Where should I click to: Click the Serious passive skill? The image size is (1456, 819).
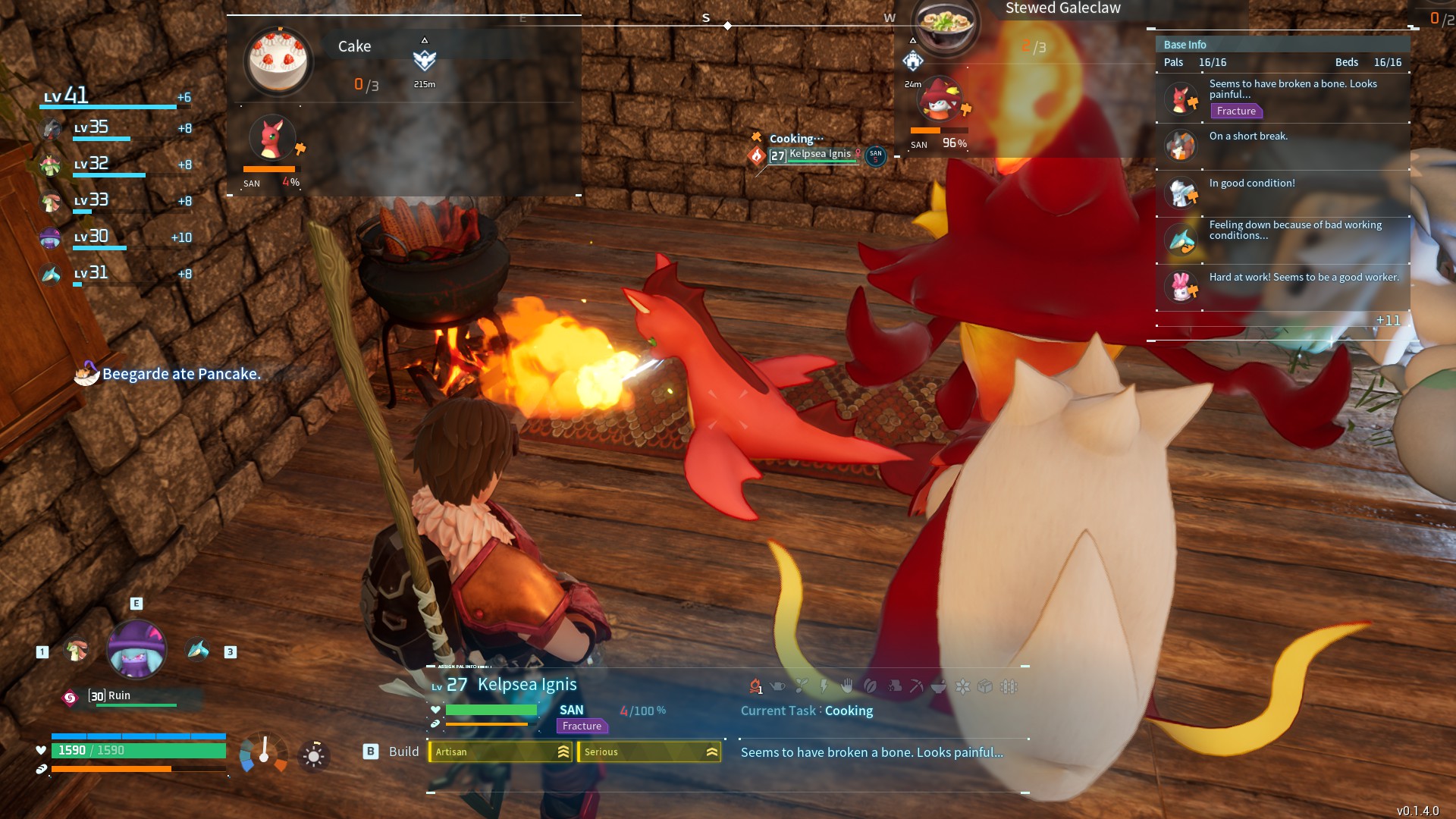pyautogui.click(x=649, y=752)
